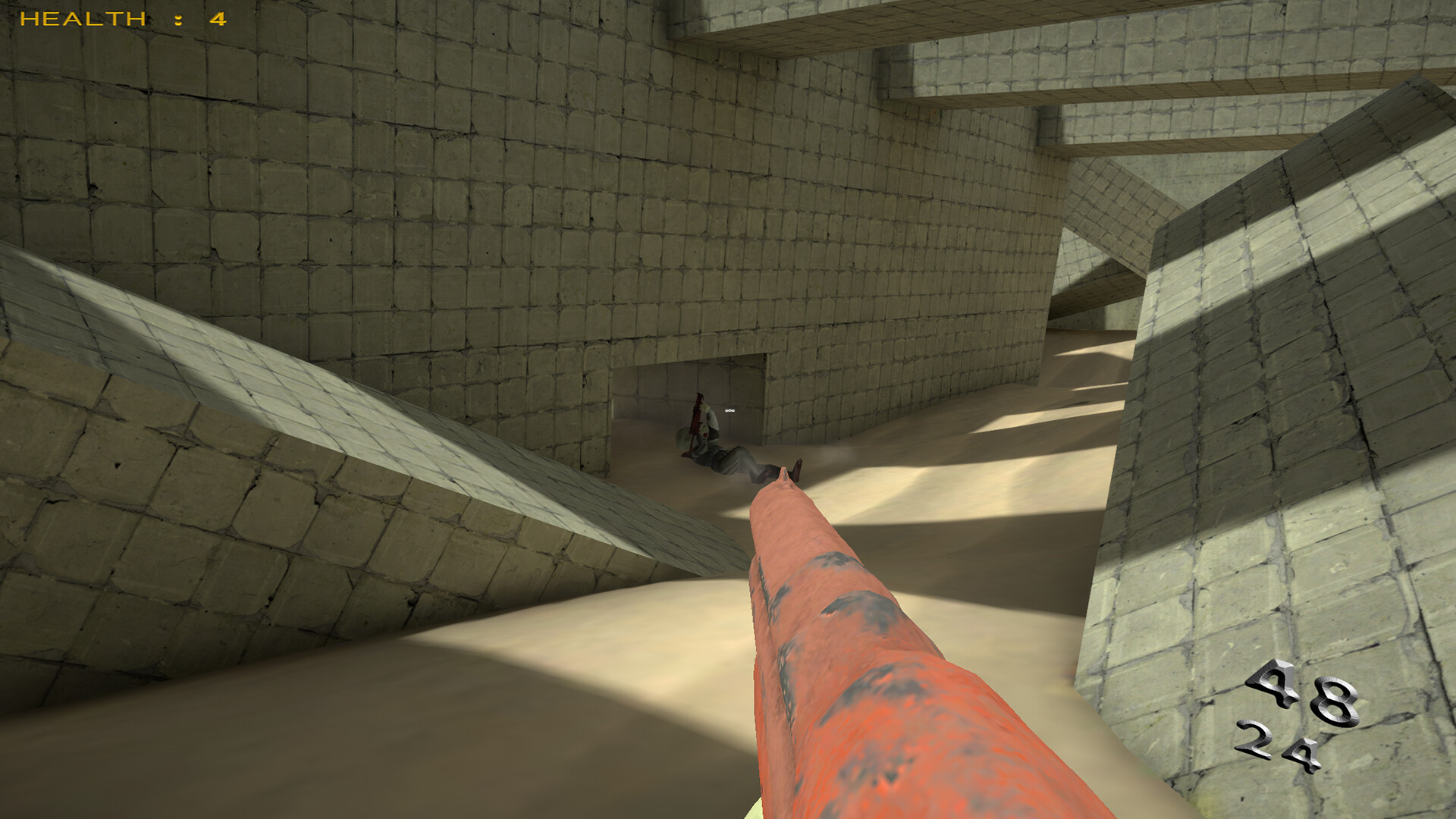
Task: Click the bloody chainsaw held by the zombie
Action: point(696,420)
